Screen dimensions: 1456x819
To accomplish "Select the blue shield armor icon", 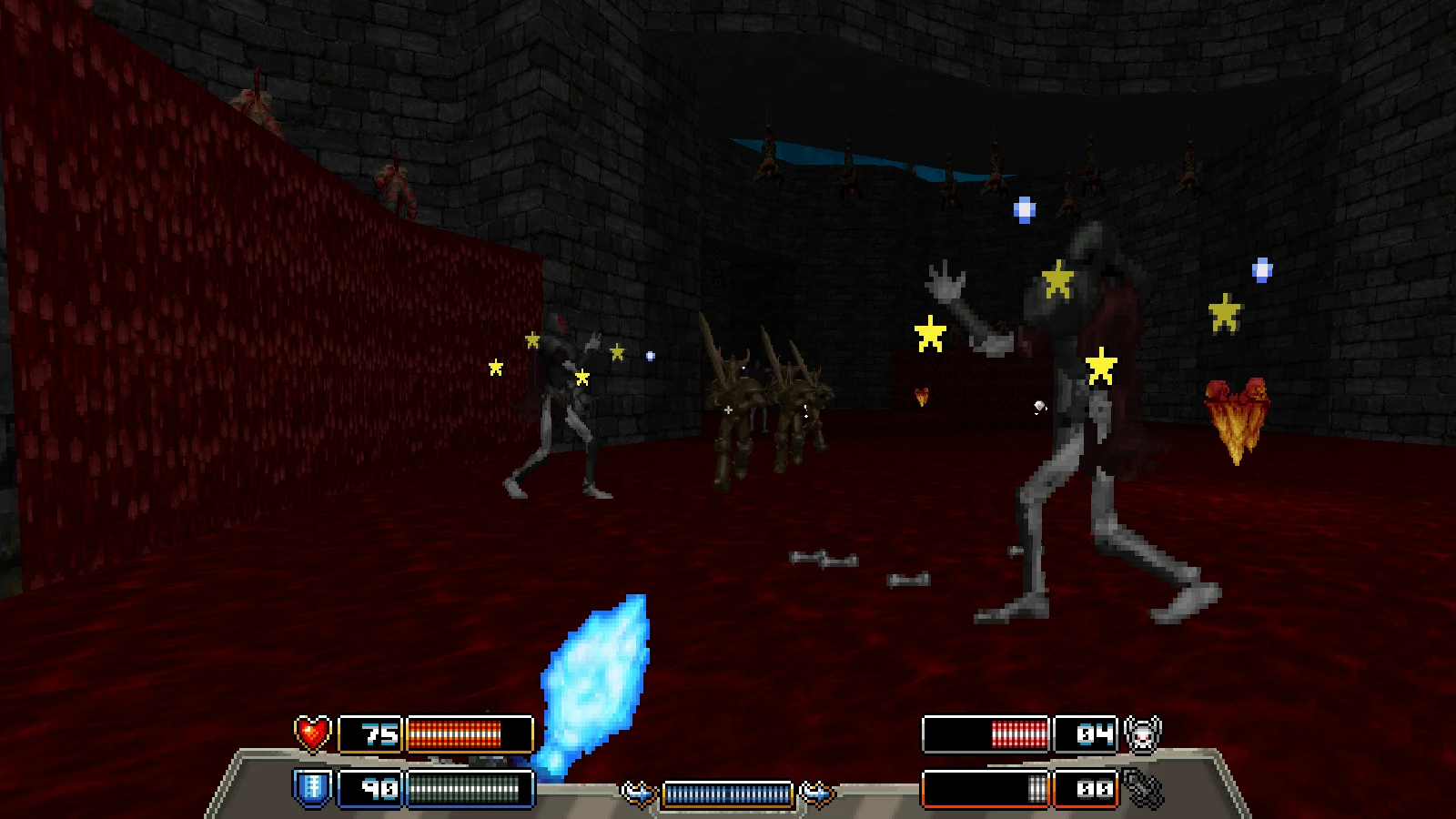I will pyautogui.click(x=310, y=784).
